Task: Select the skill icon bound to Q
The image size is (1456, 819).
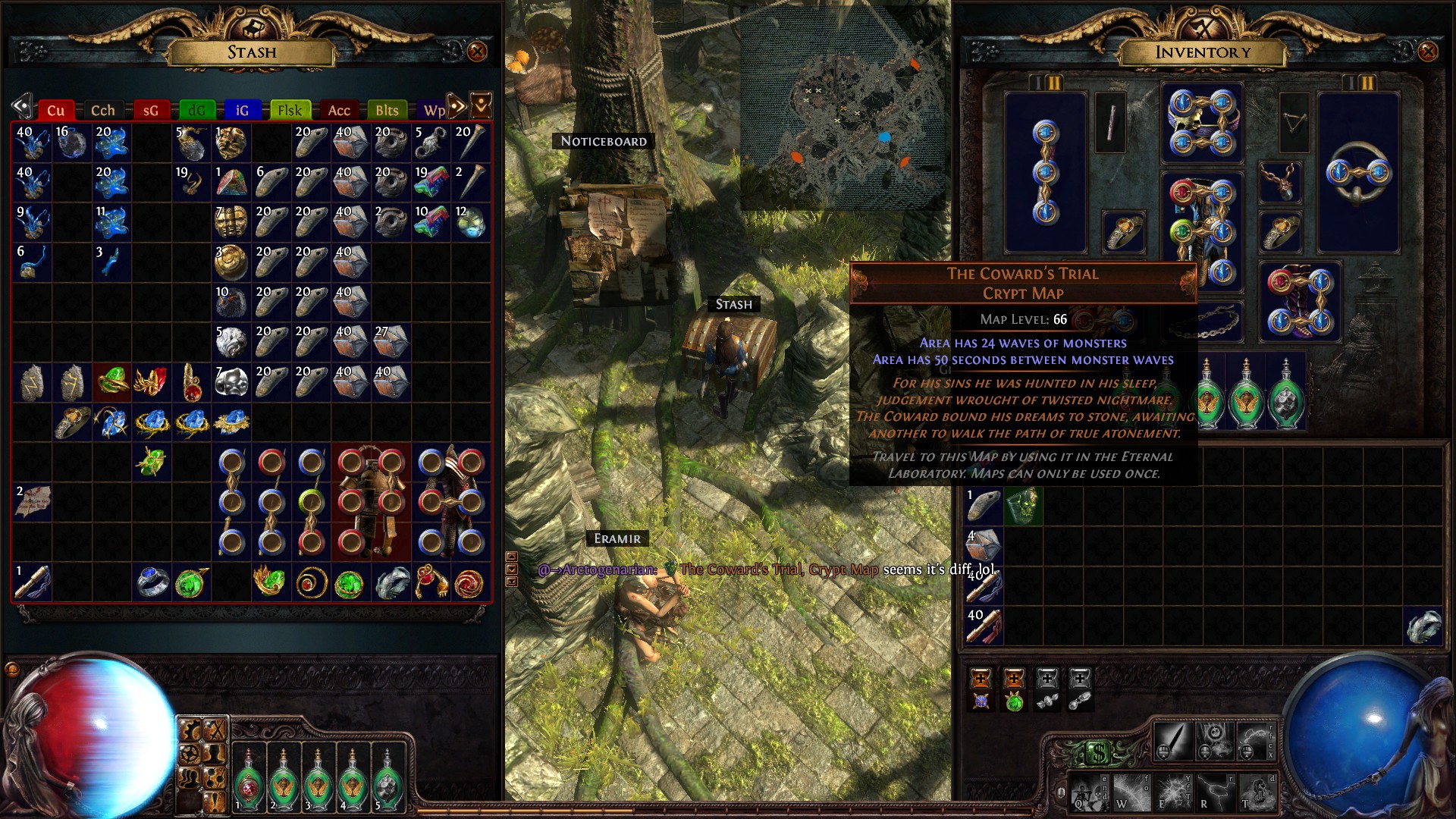Action: 1088,792
